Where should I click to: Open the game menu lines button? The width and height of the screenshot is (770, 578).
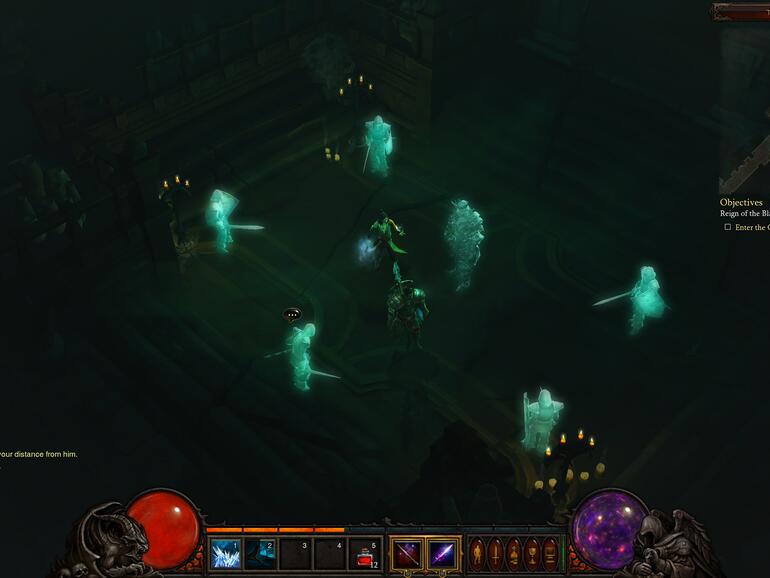[549, 554]
